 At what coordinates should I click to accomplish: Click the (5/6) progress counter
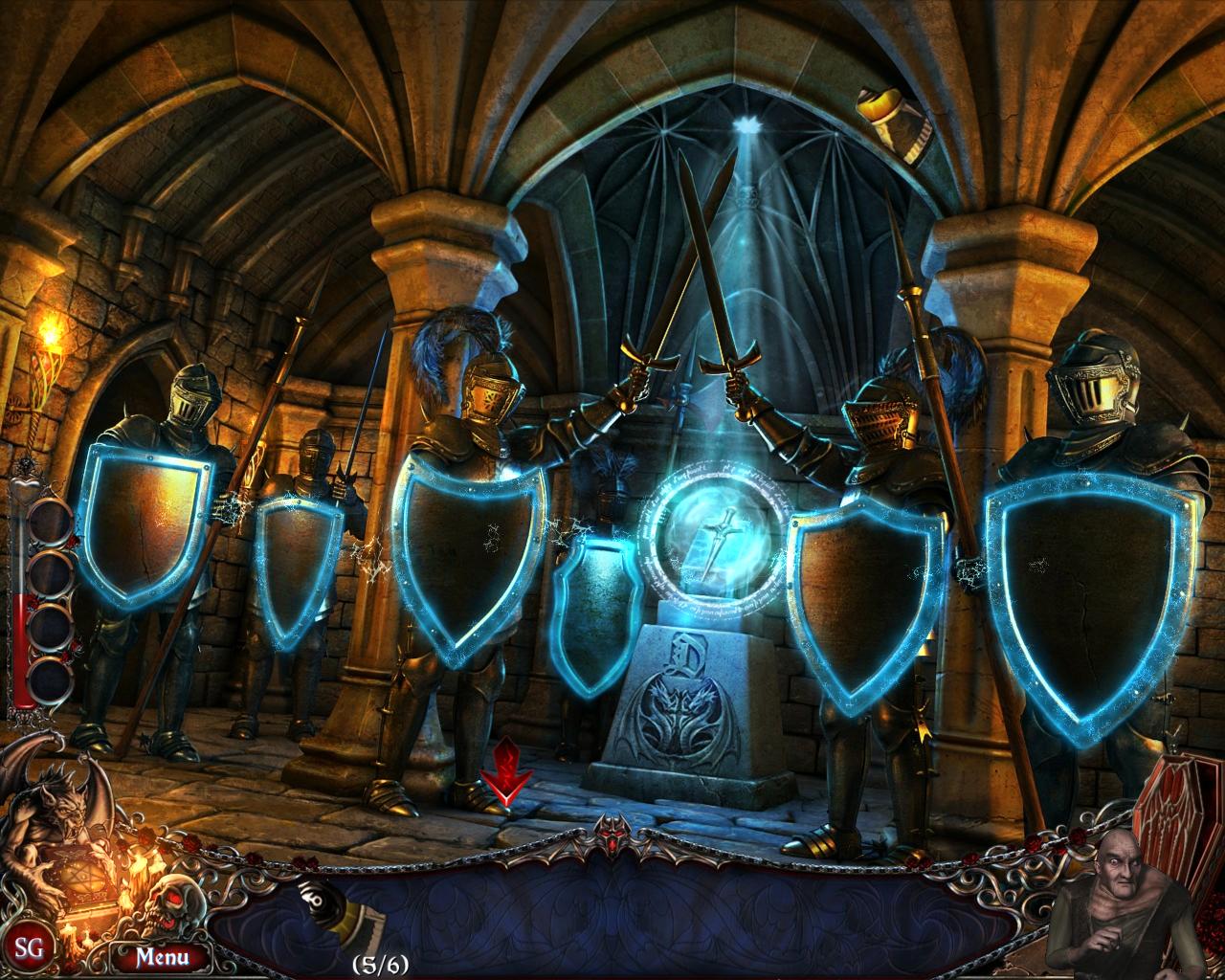point(380,965)
